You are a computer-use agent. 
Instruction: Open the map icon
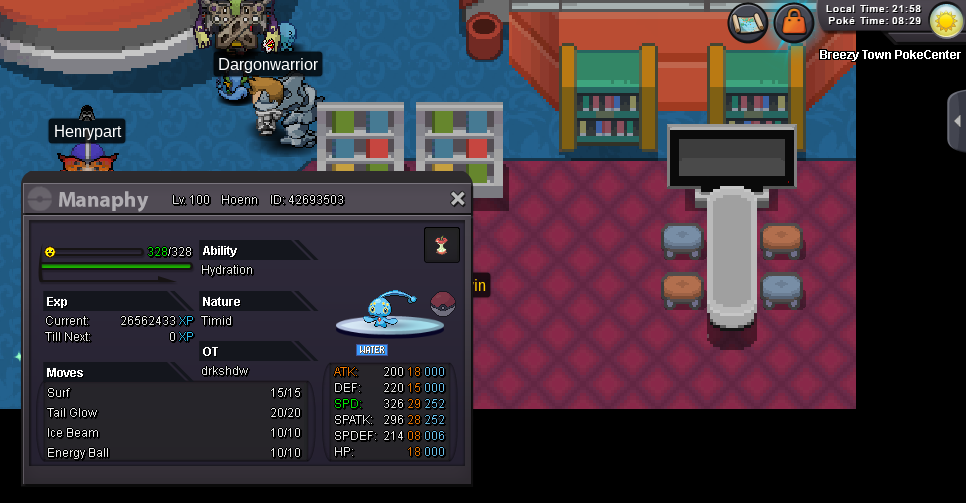747,21
